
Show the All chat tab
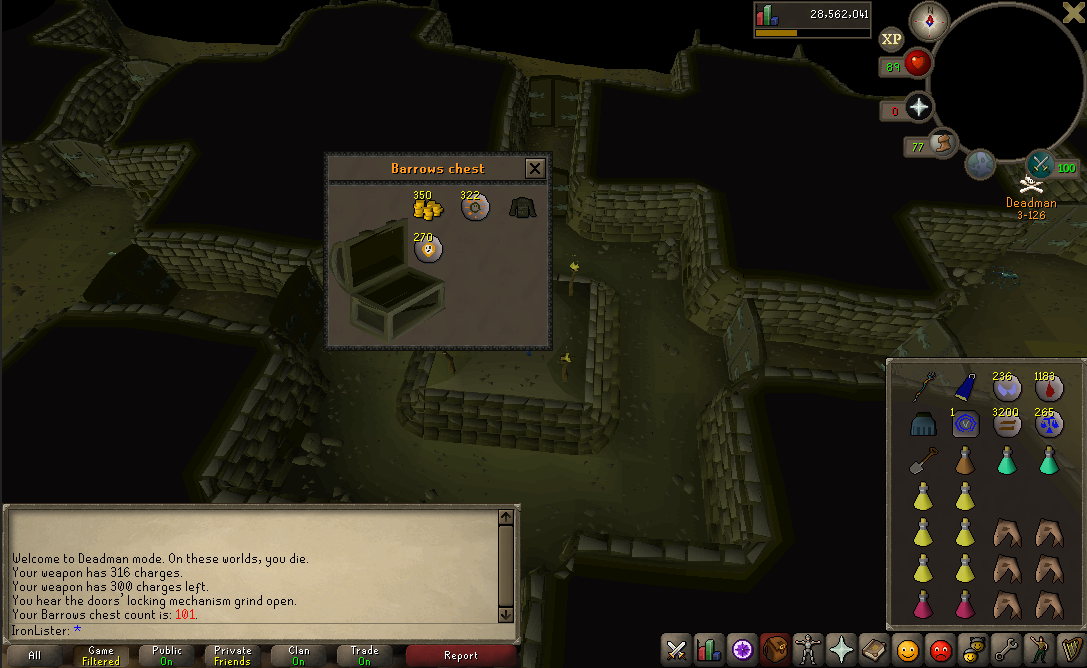35,656
